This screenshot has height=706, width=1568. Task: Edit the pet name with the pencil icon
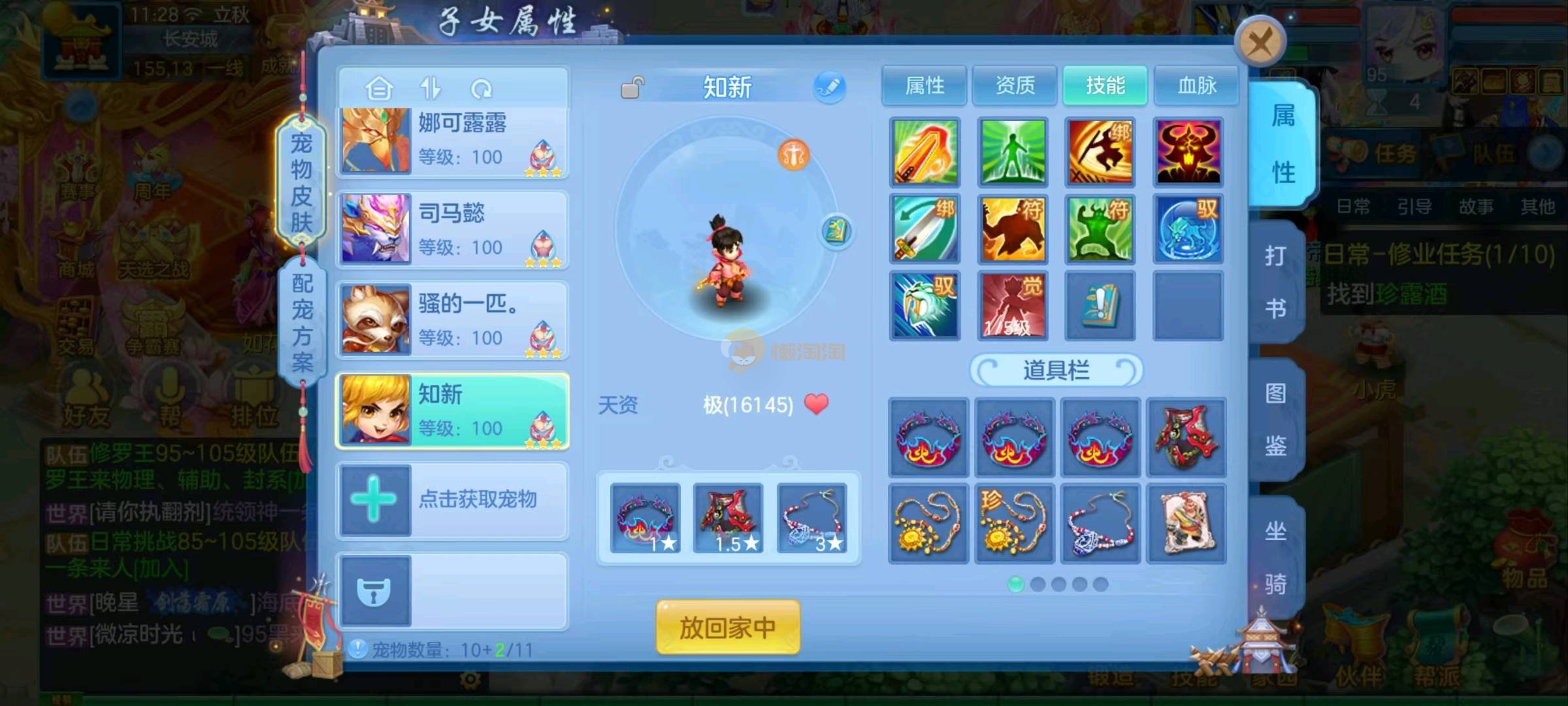pyautogui.click(x=829, y=88)
